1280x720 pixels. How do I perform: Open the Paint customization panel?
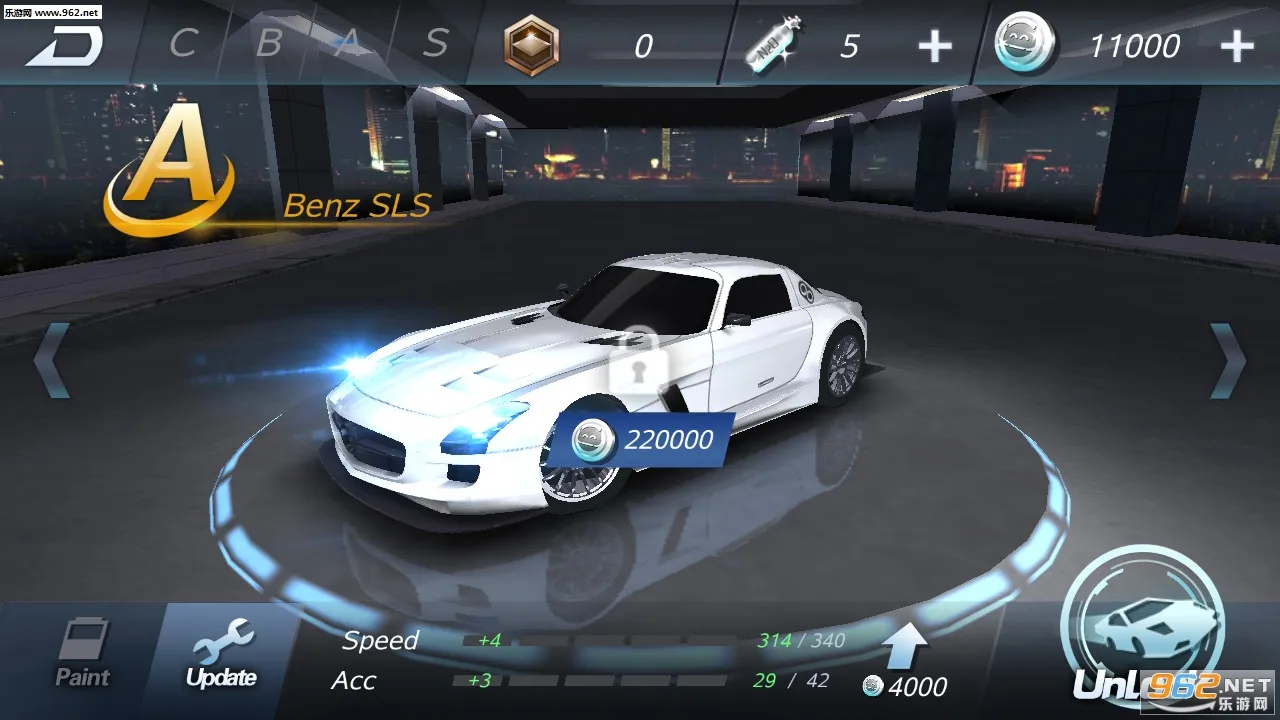[85, 657]
